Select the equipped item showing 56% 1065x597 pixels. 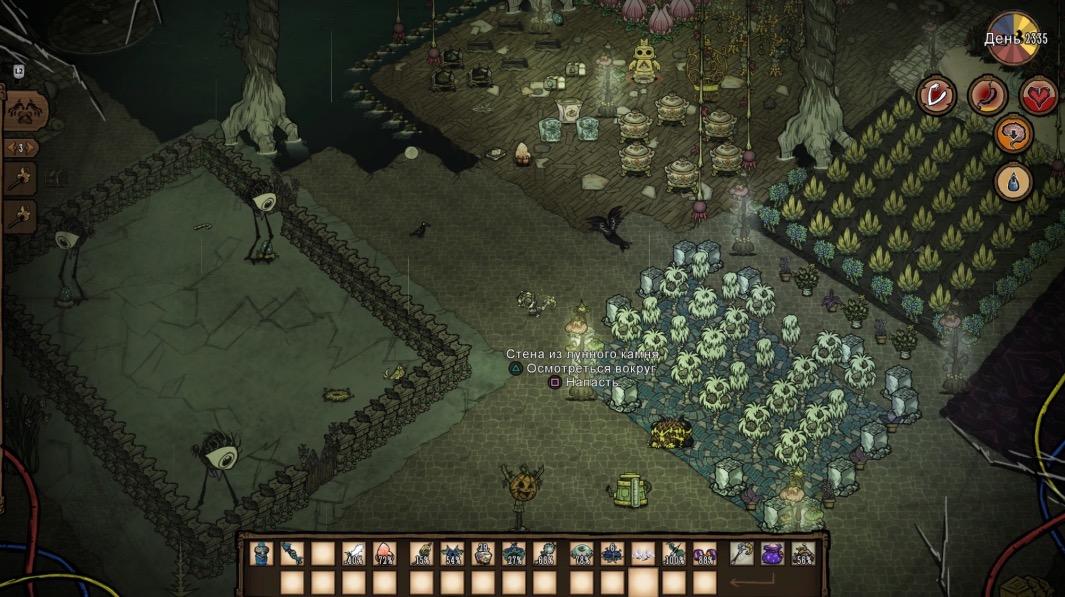pyautogui.click(x=803, y=553)
